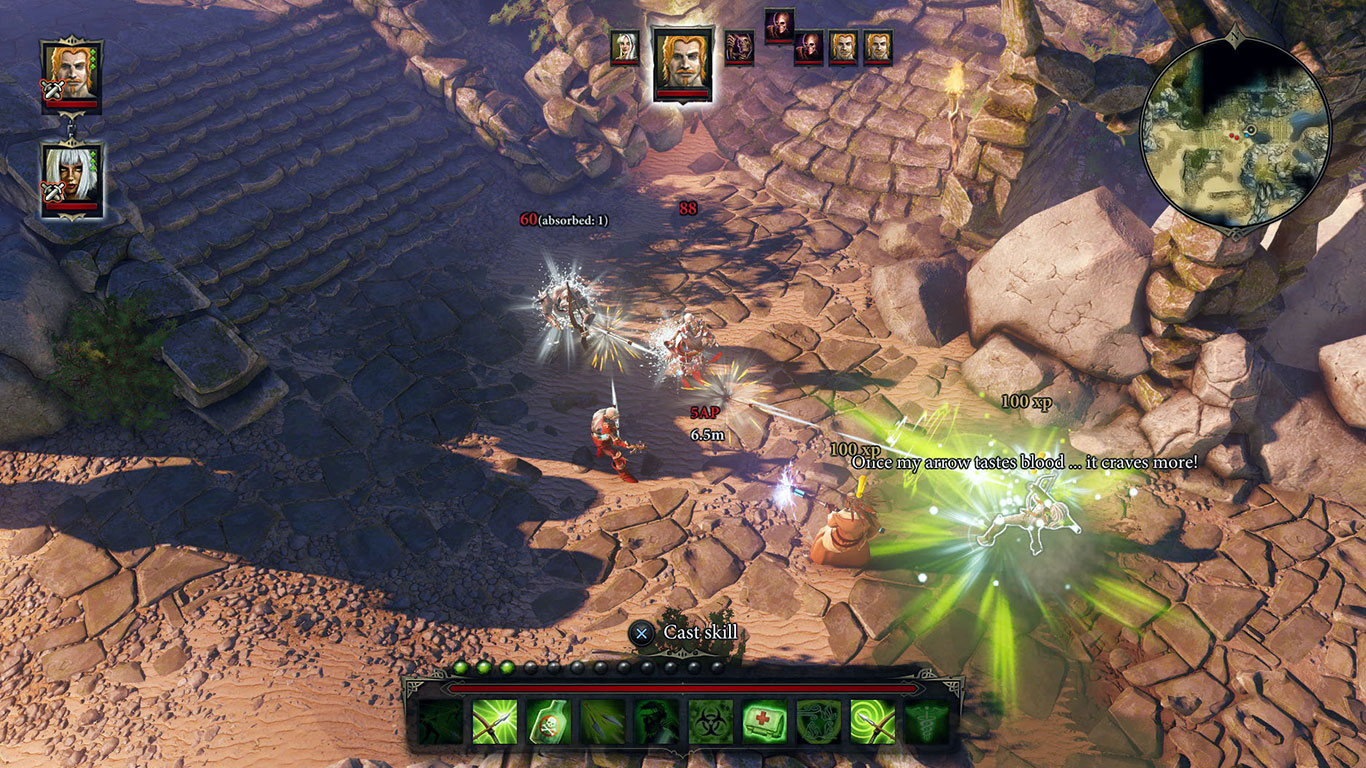Select the caduceus healing skill
This screenshot has height=768, width=1366.
pos(925,722)
